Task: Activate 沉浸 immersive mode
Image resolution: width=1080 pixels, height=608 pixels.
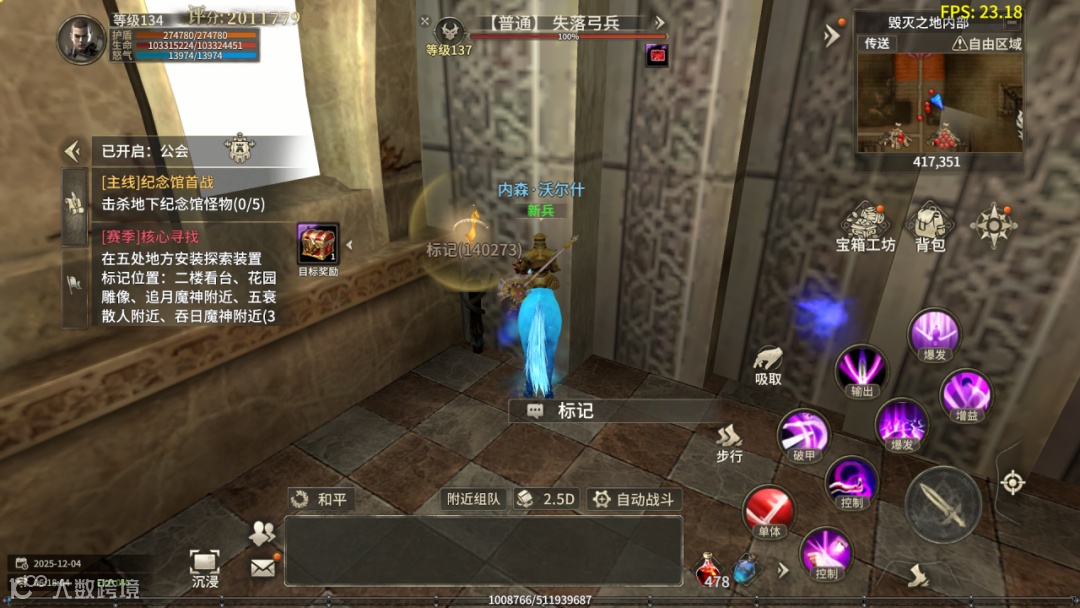Action: pos(205,567)
